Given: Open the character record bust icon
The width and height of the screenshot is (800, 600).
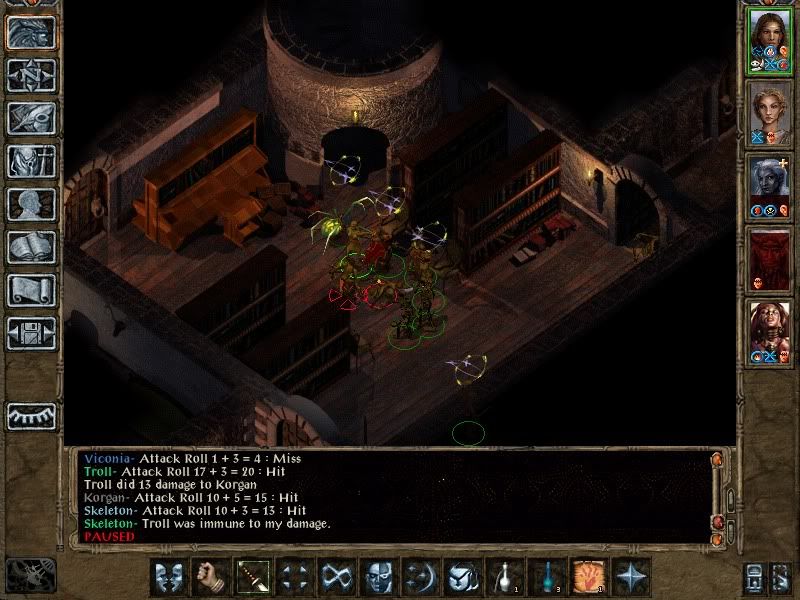Looking at the screenshot, I should [x=31, y=204].
